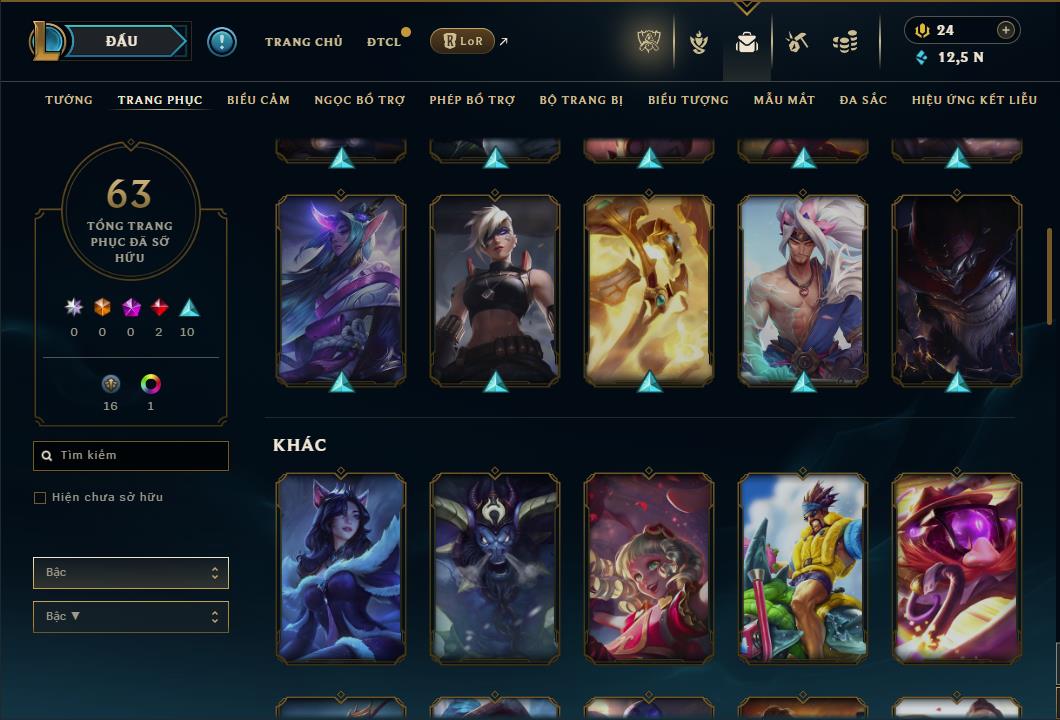The image size is (1060, 720).
Task: Open the coin stack store icon
Action: coord(845,42)
